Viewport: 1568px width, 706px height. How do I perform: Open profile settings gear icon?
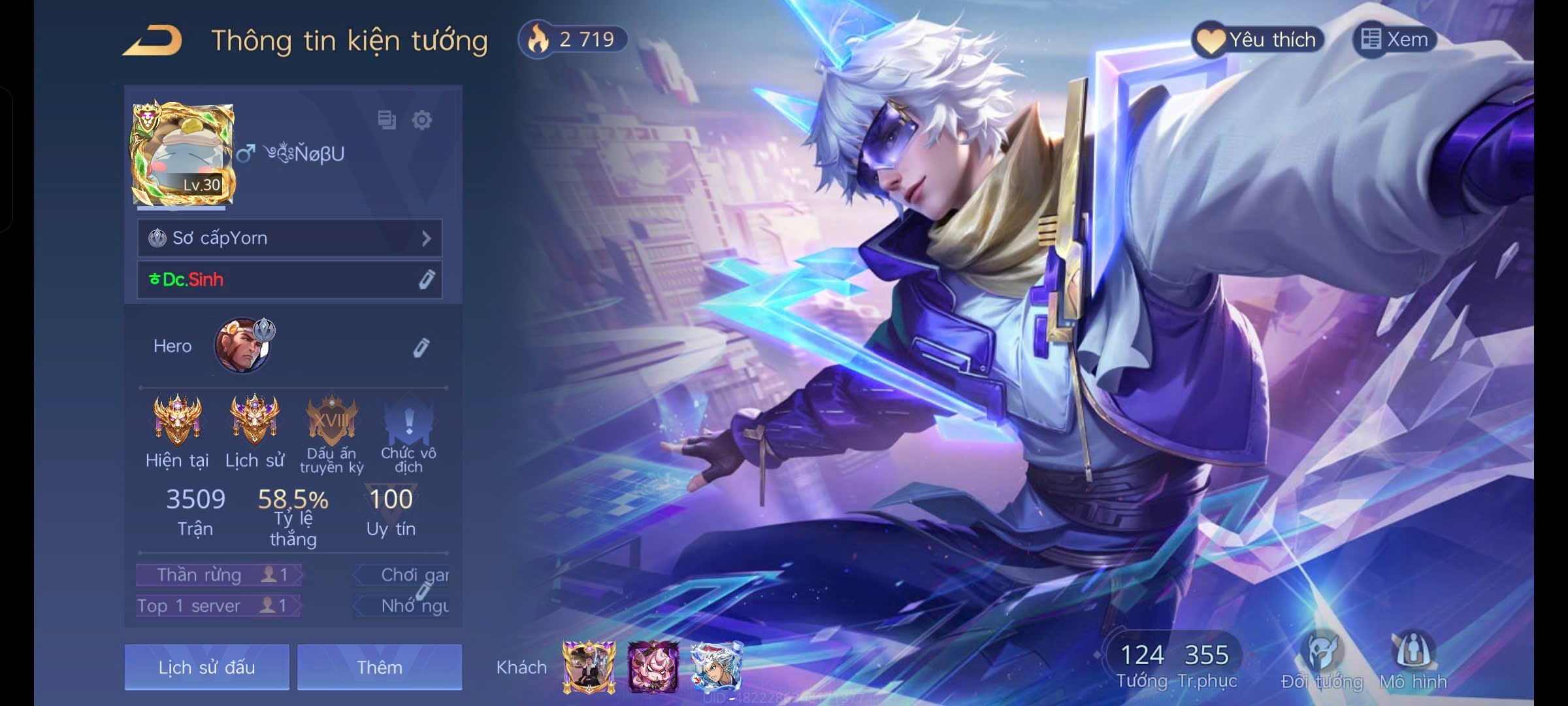pos(422,120)
